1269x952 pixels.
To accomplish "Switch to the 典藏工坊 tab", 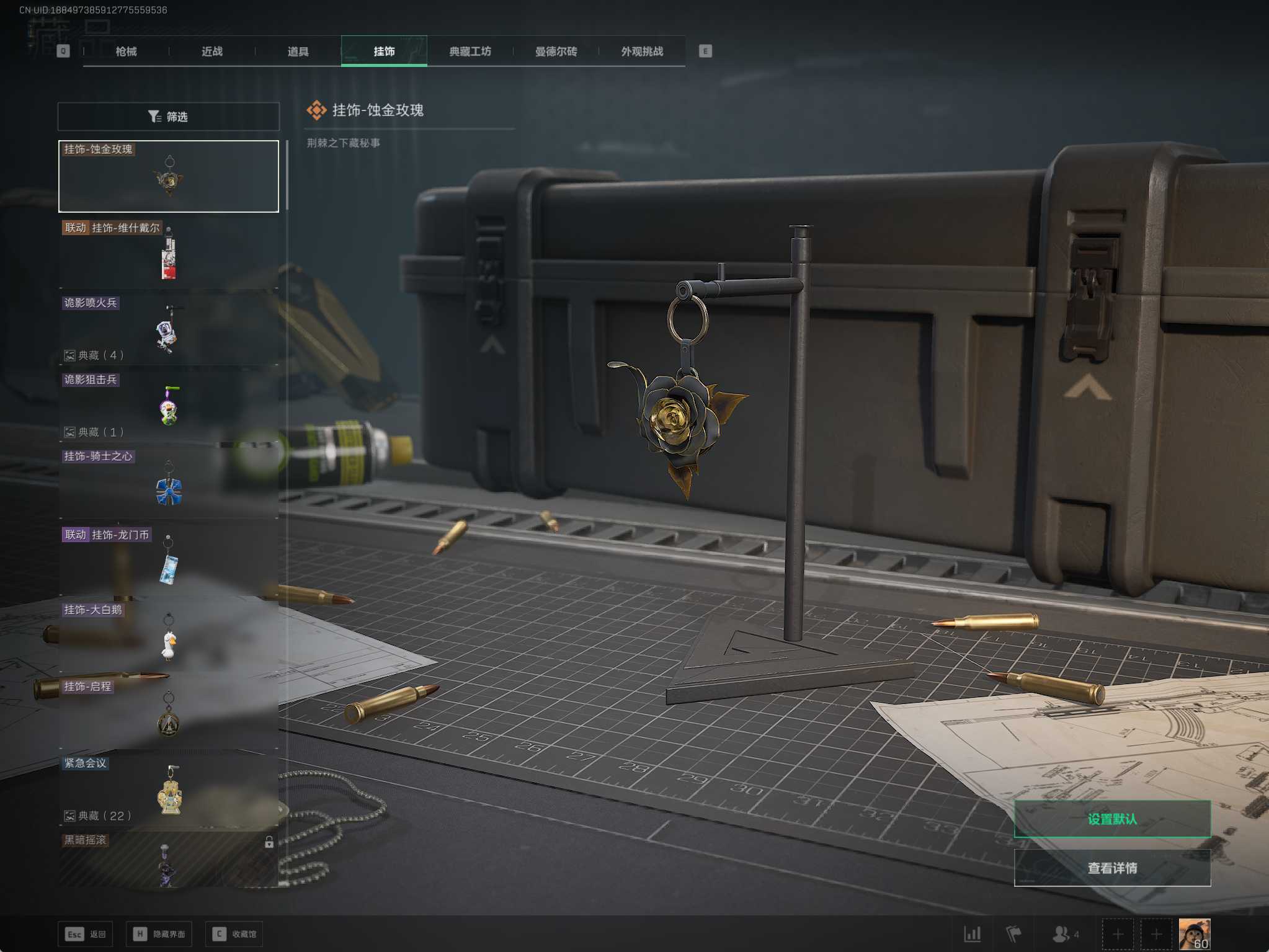I will tap(470, 51).
